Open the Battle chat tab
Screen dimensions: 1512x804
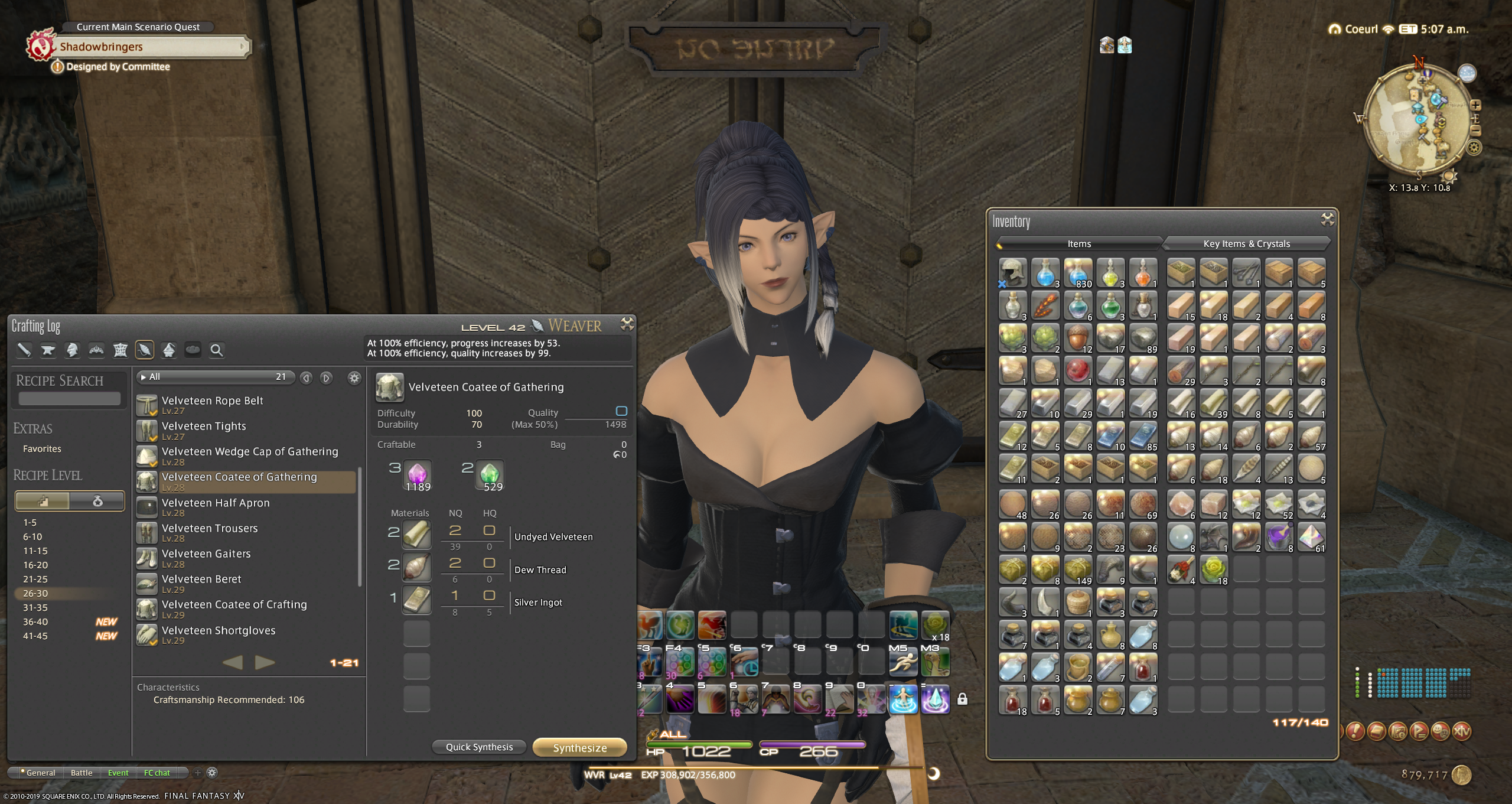pyautogui.click(x=82, y=773)
